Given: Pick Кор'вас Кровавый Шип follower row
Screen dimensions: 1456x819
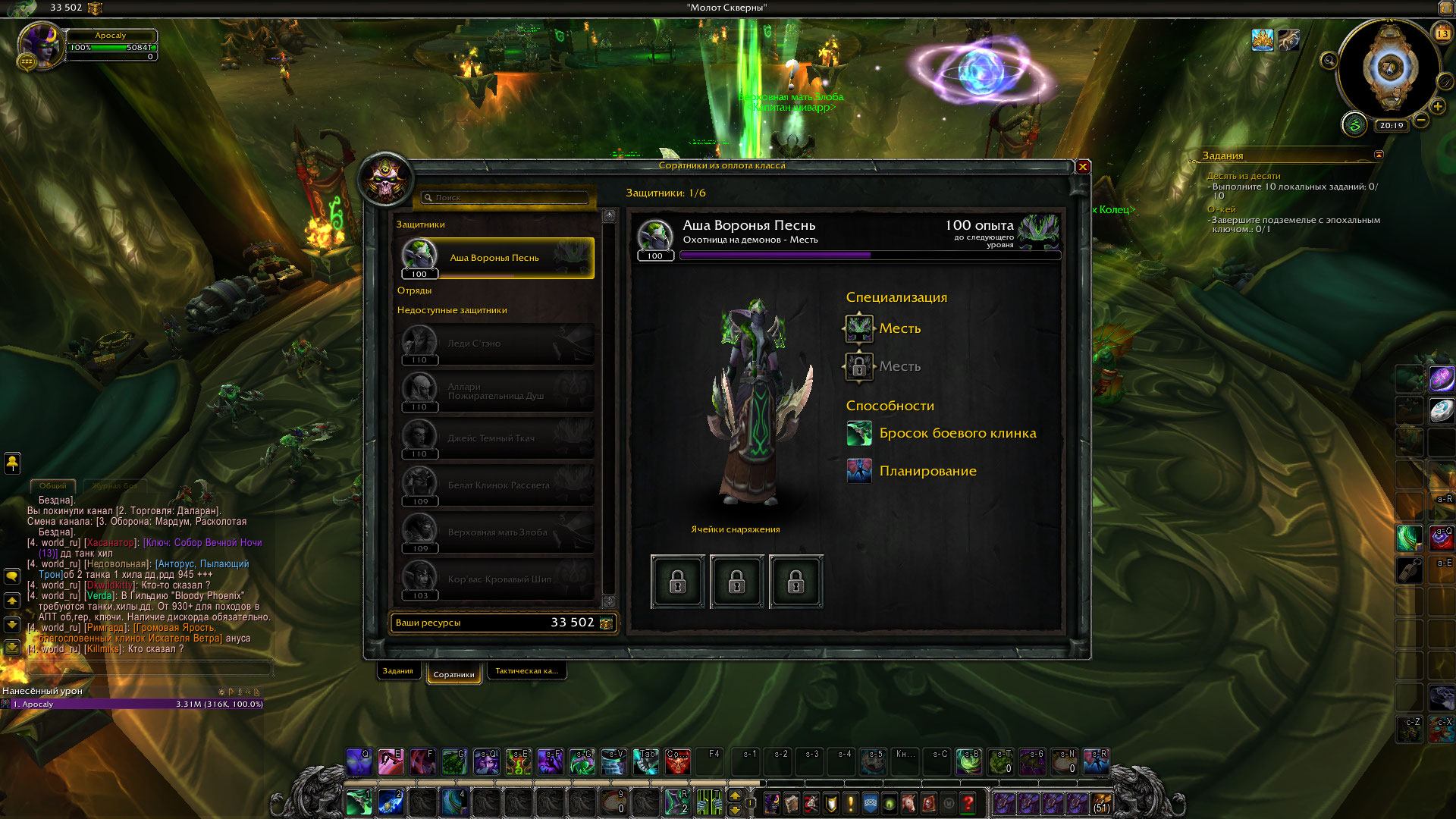Looking at the screenshot, I should tap(494, 579).
